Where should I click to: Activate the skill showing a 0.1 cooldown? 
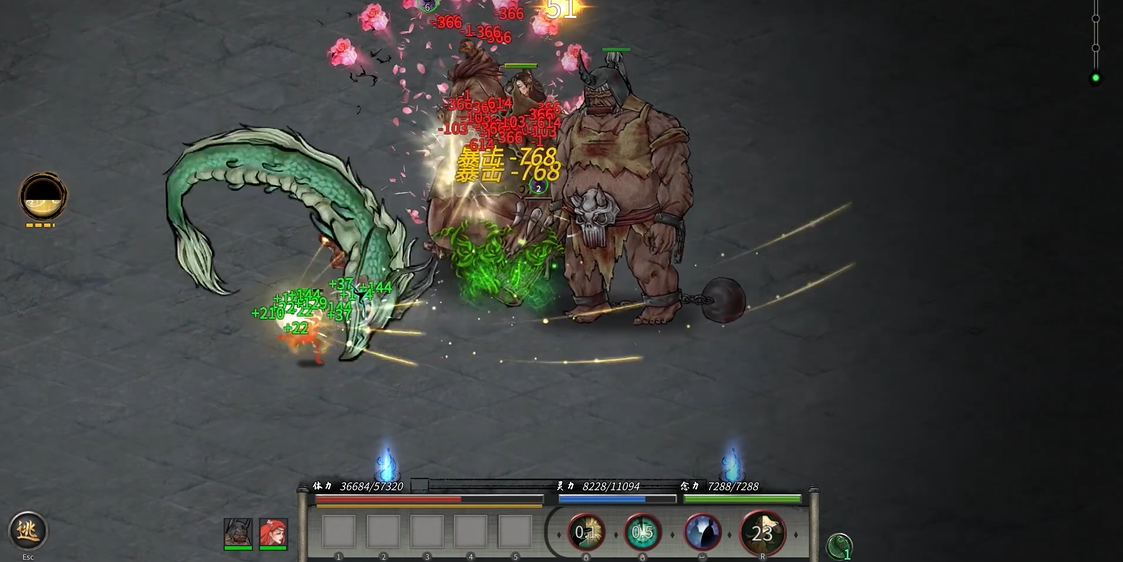[x=587, y=532]
